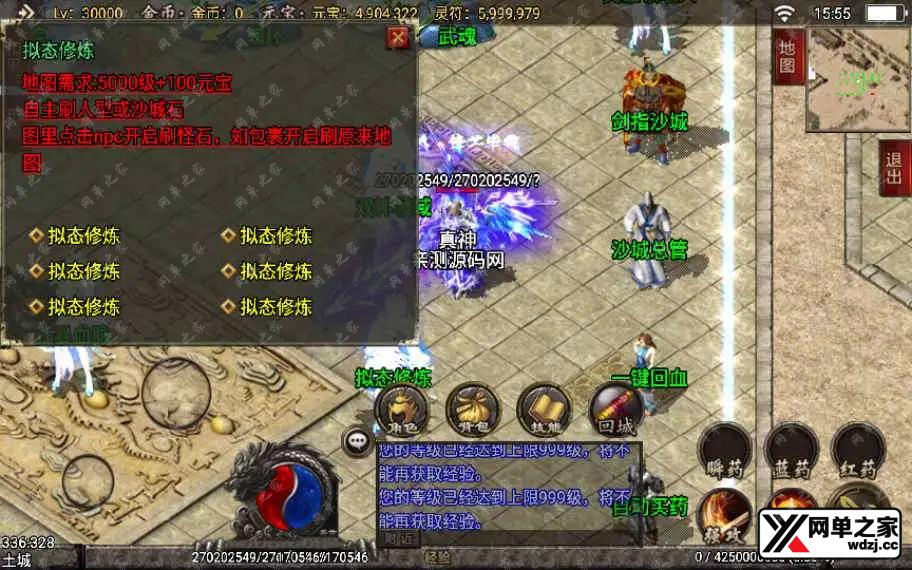Use the 回城 return-to-town scroll

(615, 409)
